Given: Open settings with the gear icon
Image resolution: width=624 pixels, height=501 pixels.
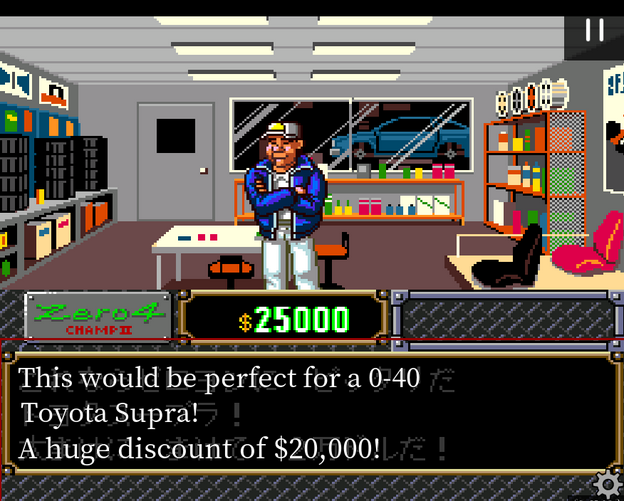Looking at the screenshot, I should pyautogui.click(x=606, y=484).
